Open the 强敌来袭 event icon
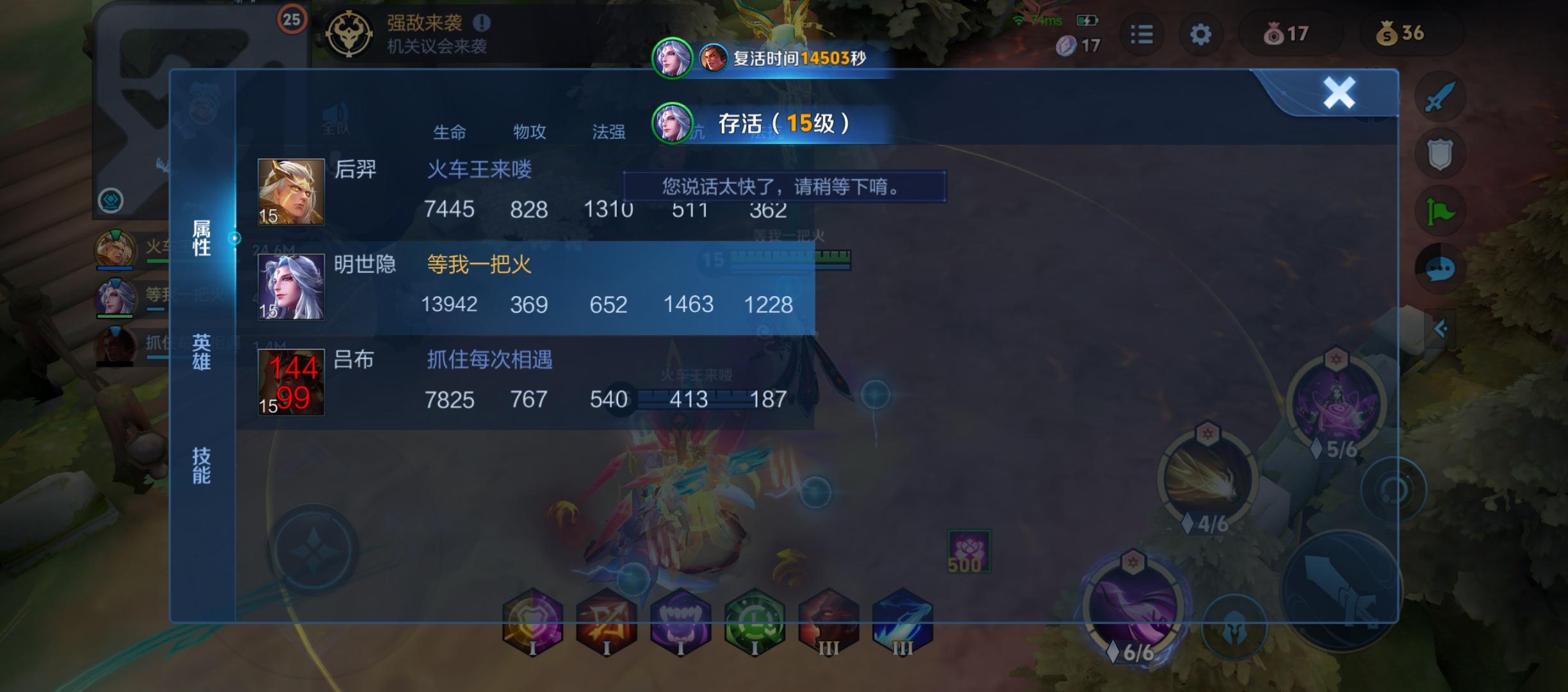The image size is (1568, 692). [x=350, y=33]
